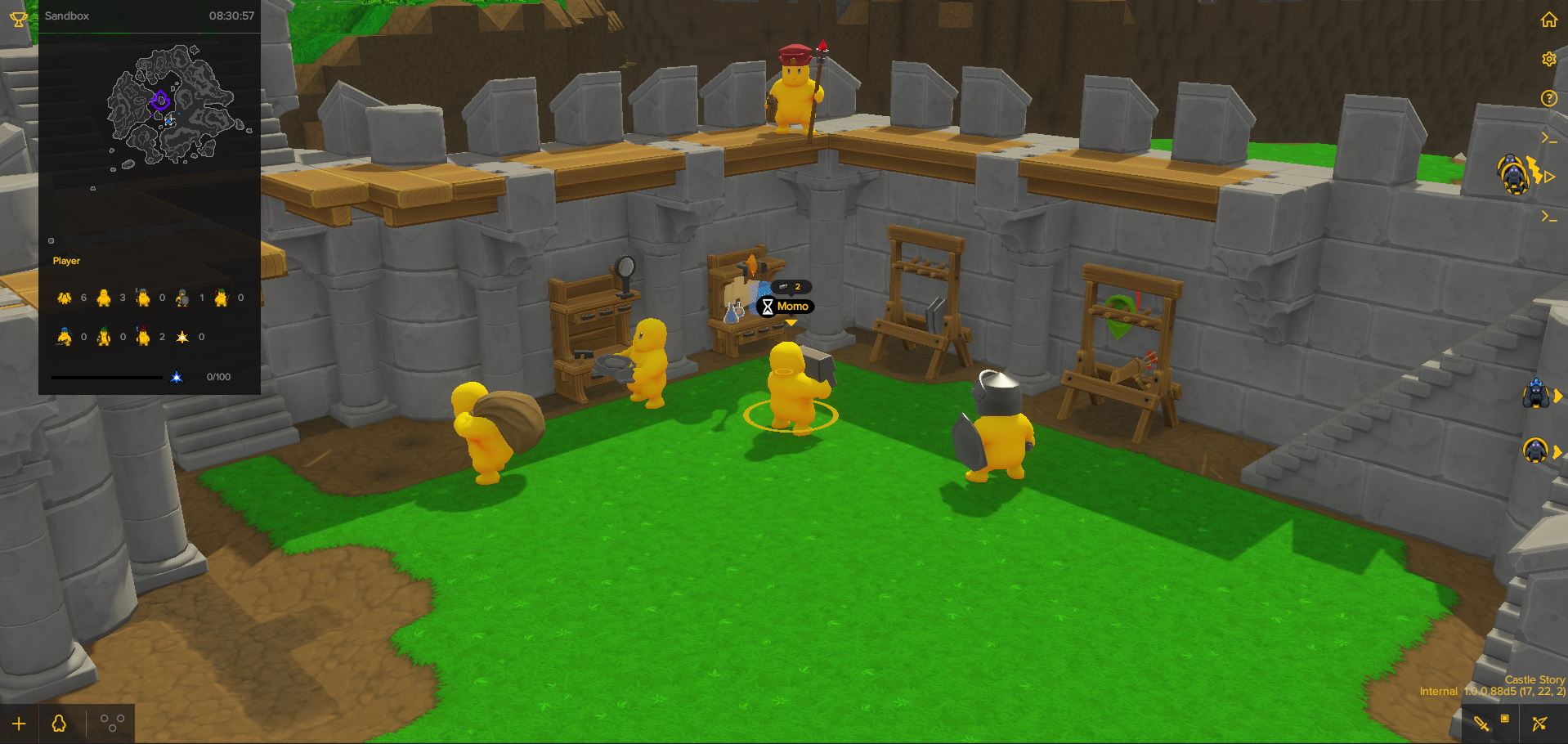Image resolution: width=1568 pixels, height=744 pixels.
Task: Select the Sandbox header tab
Action: (67, 16)
